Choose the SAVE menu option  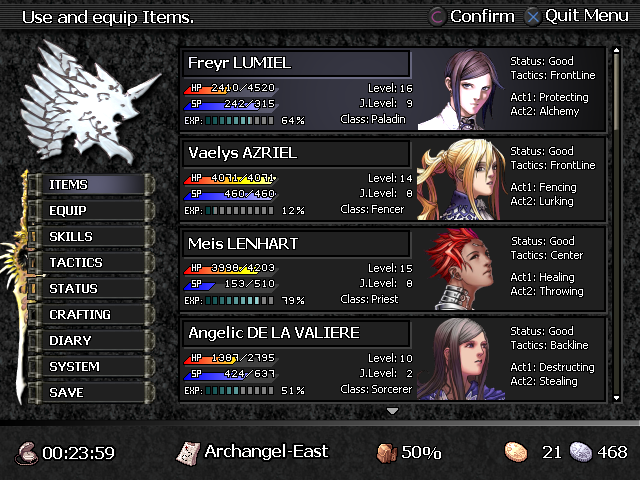click(x=90, y=393)
